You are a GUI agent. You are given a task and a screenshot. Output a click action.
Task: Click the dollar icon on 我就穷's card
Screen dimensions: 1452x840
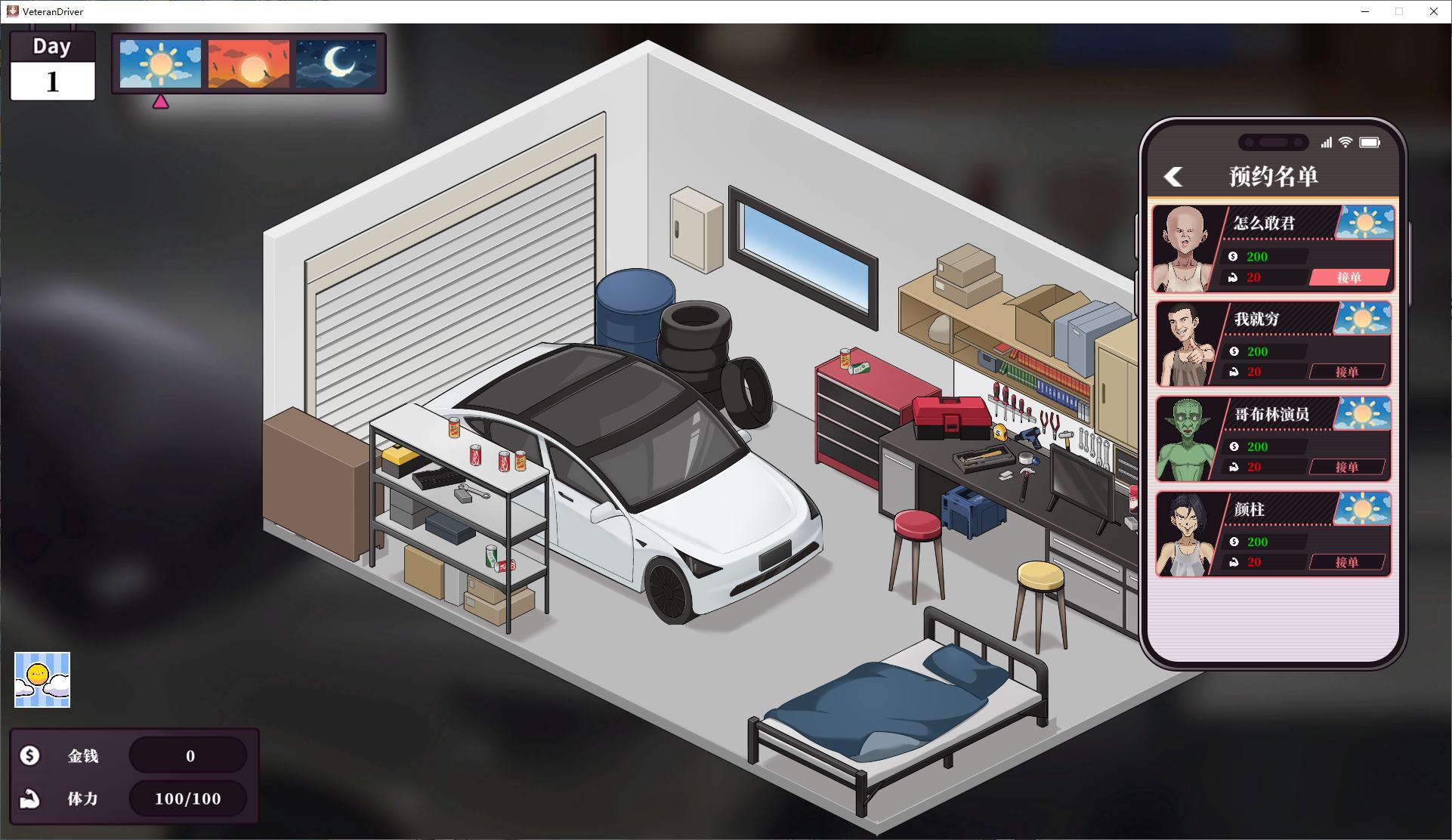click(1235, 351)
